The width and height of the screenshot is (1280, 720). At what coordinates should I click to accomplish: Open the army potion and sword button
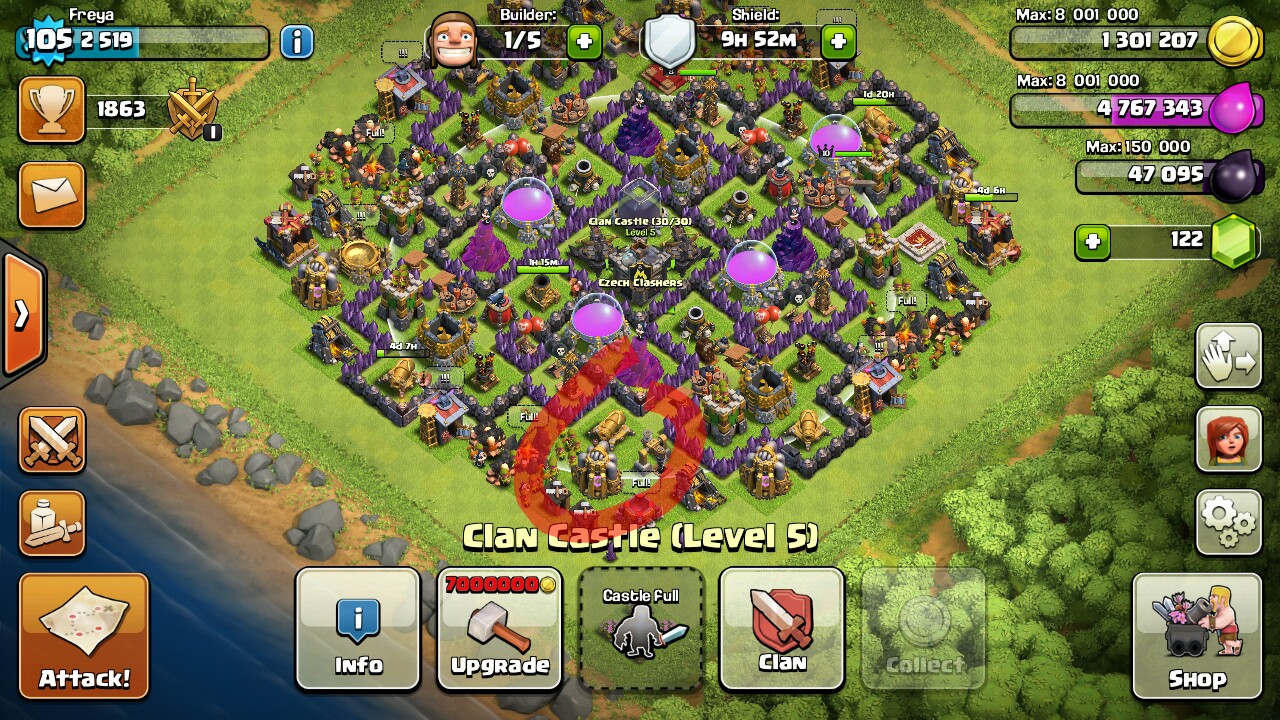pyautogui.click(x=52, y=522)
